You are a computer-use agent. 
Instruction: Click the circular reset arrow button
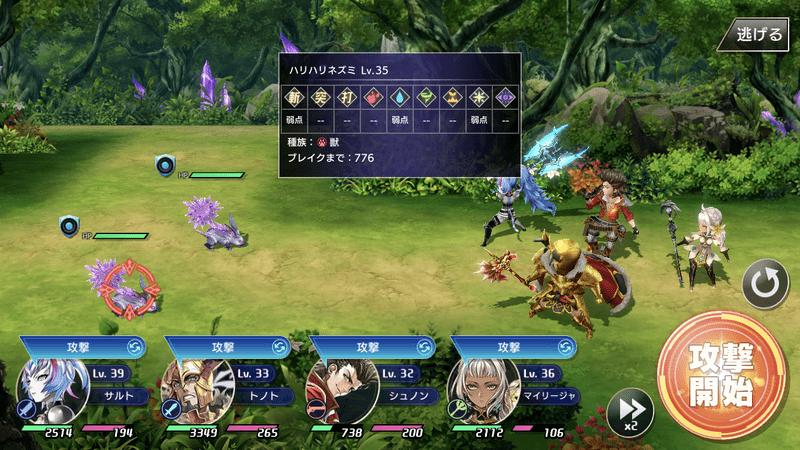pyautogui.click(x=765, y=285)
